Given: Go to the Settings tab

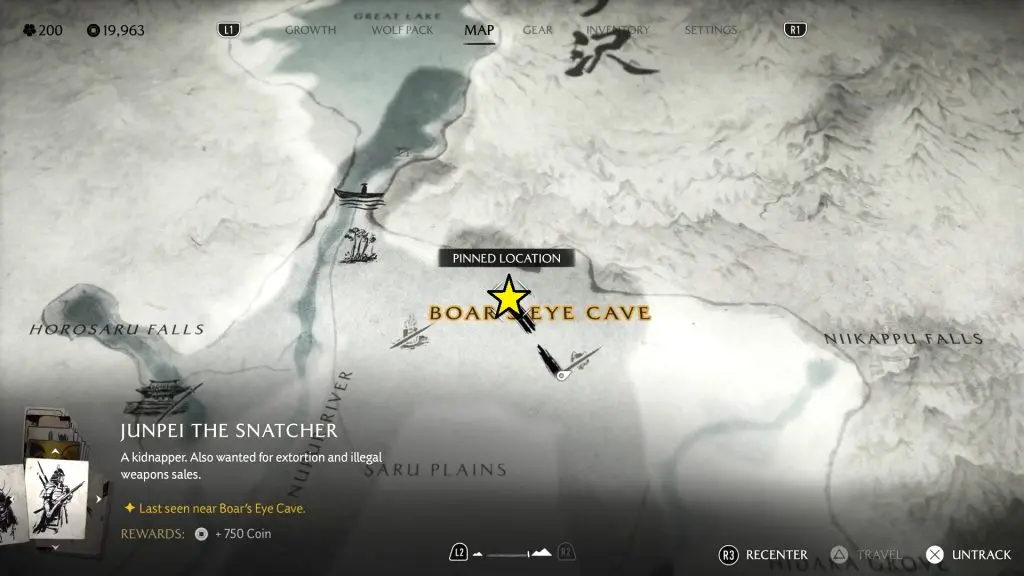Looking at the screenshot, I should [711, 30].
